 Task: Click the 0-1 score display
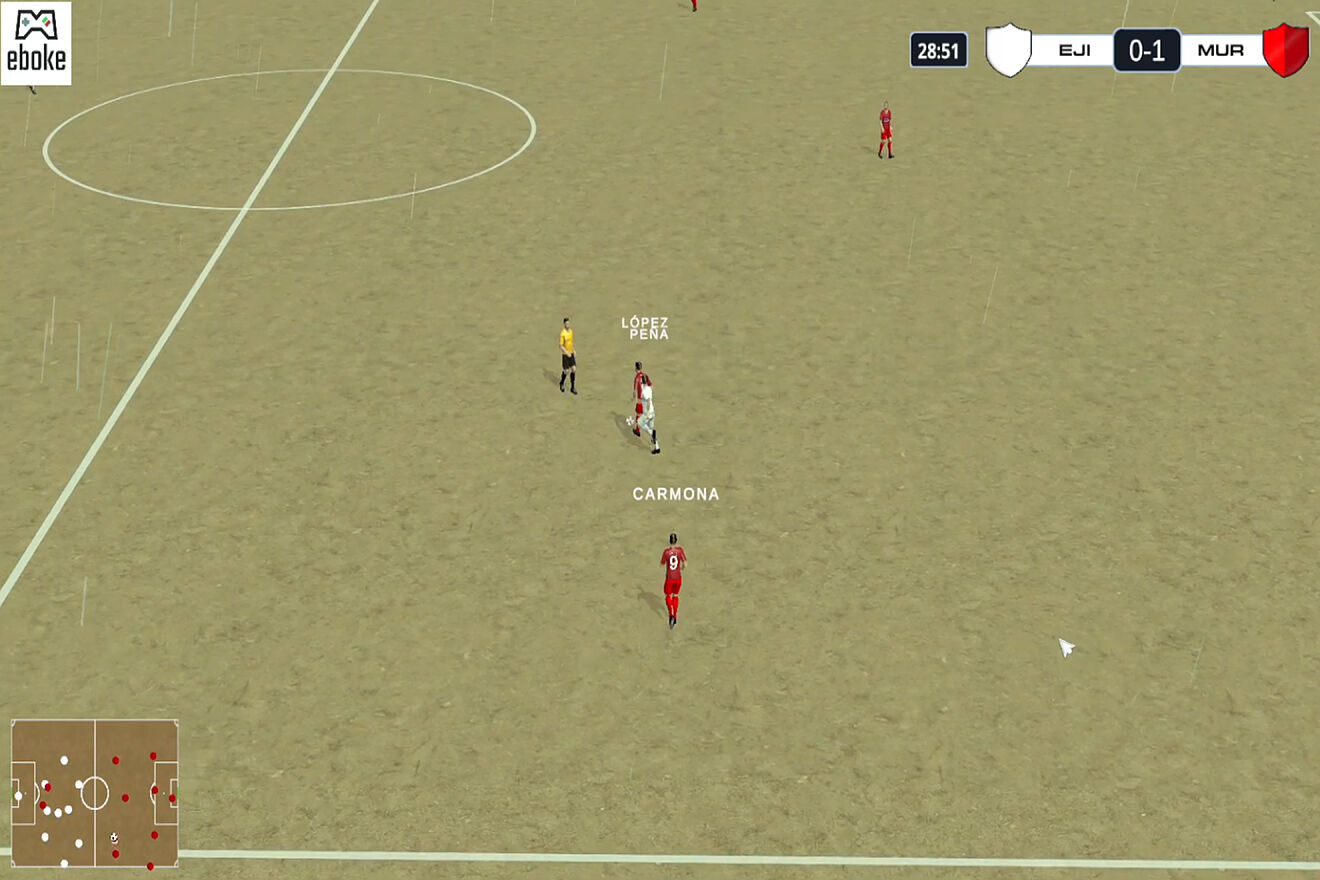[x=1147, y=47]
